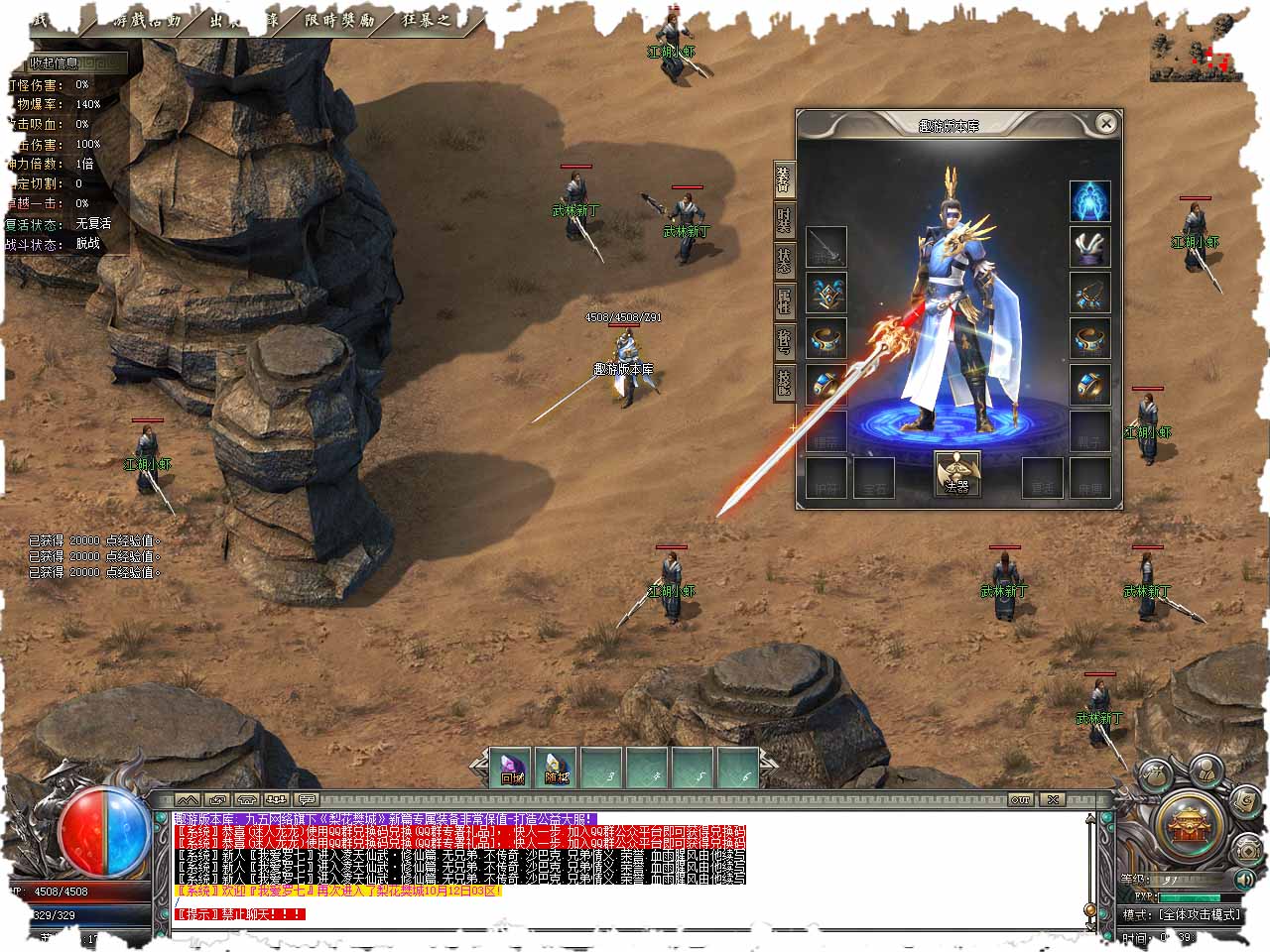Screen dimensions: 1270x952
Task: Show the 技能 tab
Action: point(784,382)
